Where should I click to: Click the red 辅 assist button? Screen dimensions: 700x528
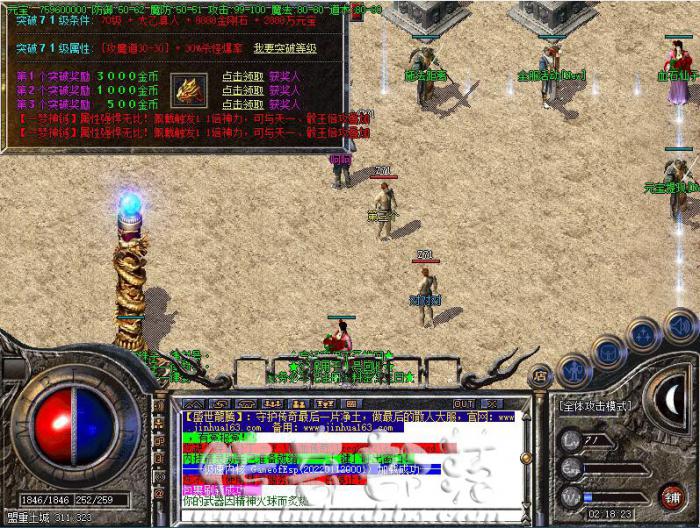point(673,496)
